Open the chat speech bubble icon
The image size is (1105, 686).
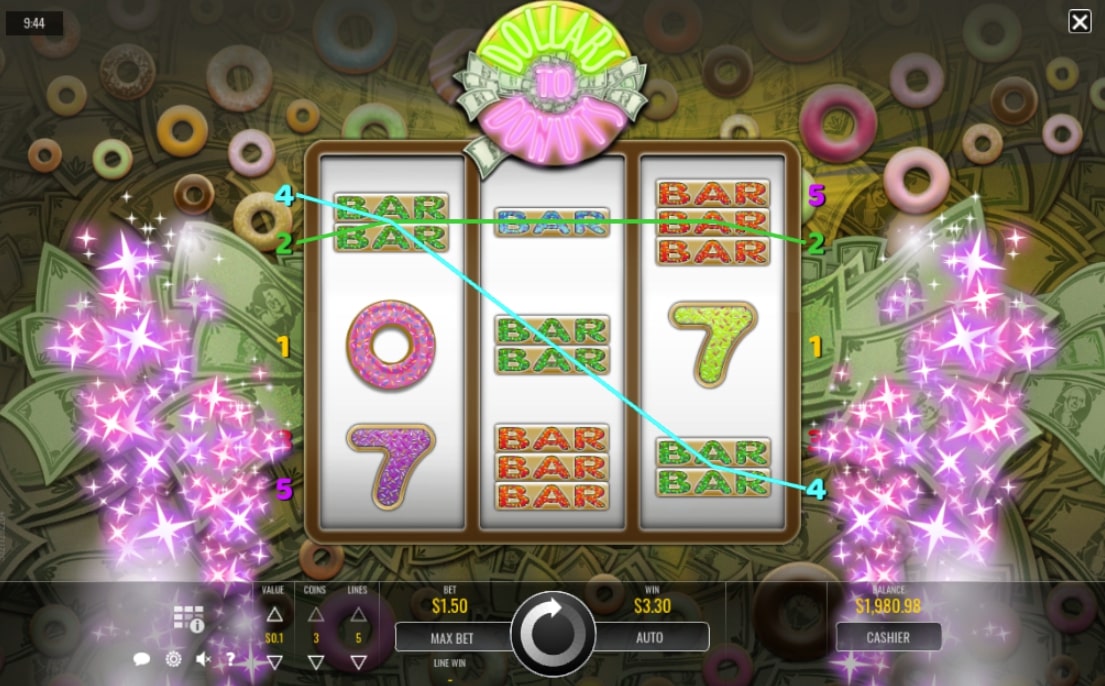coord(142,659)
